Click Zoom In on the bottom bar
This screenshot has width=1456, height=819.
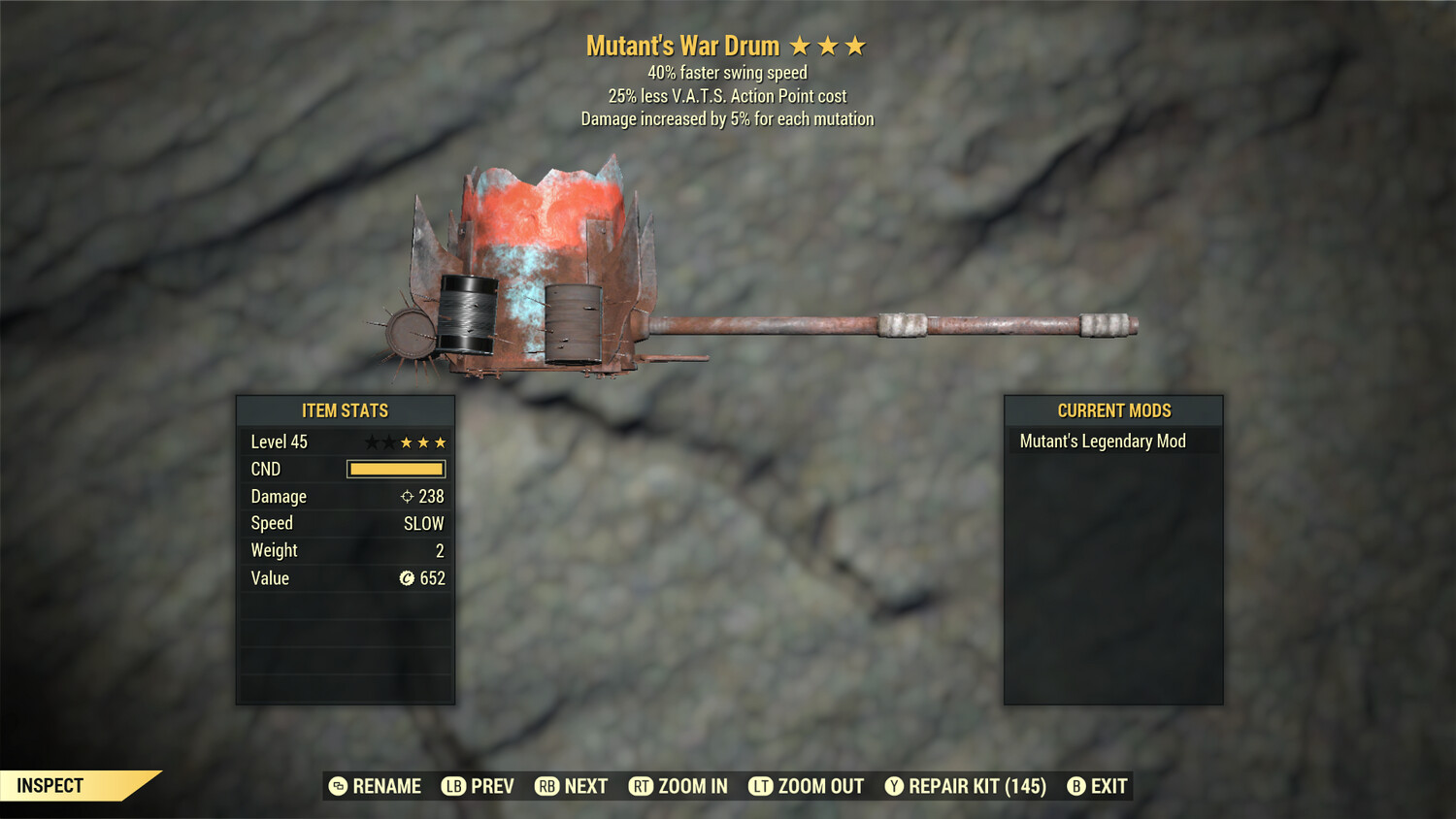(678, 786)
